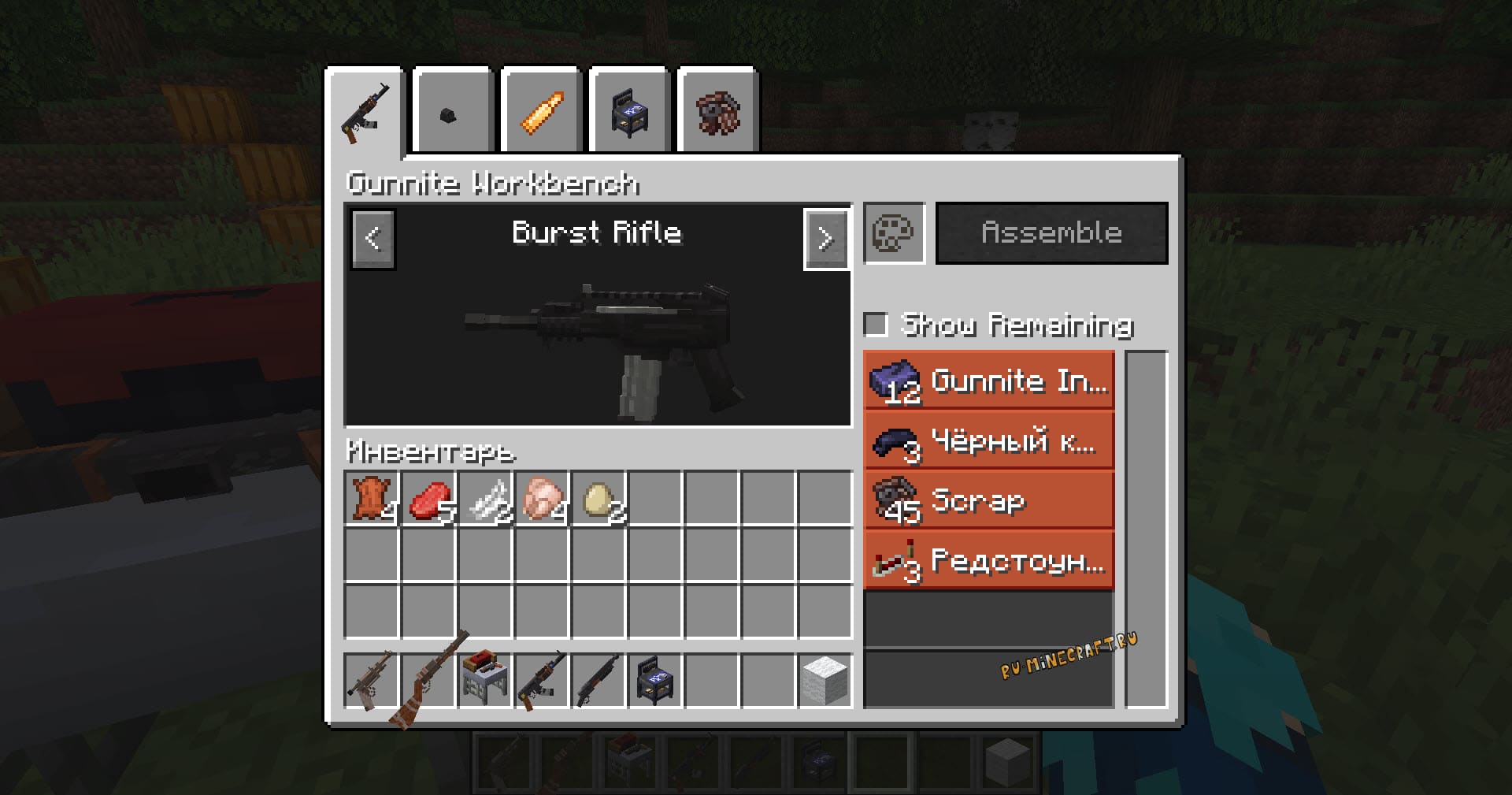This screenshot has height=795, width=1512.
Task: Open the tab with the small dark lump icon
Action: 452,113
